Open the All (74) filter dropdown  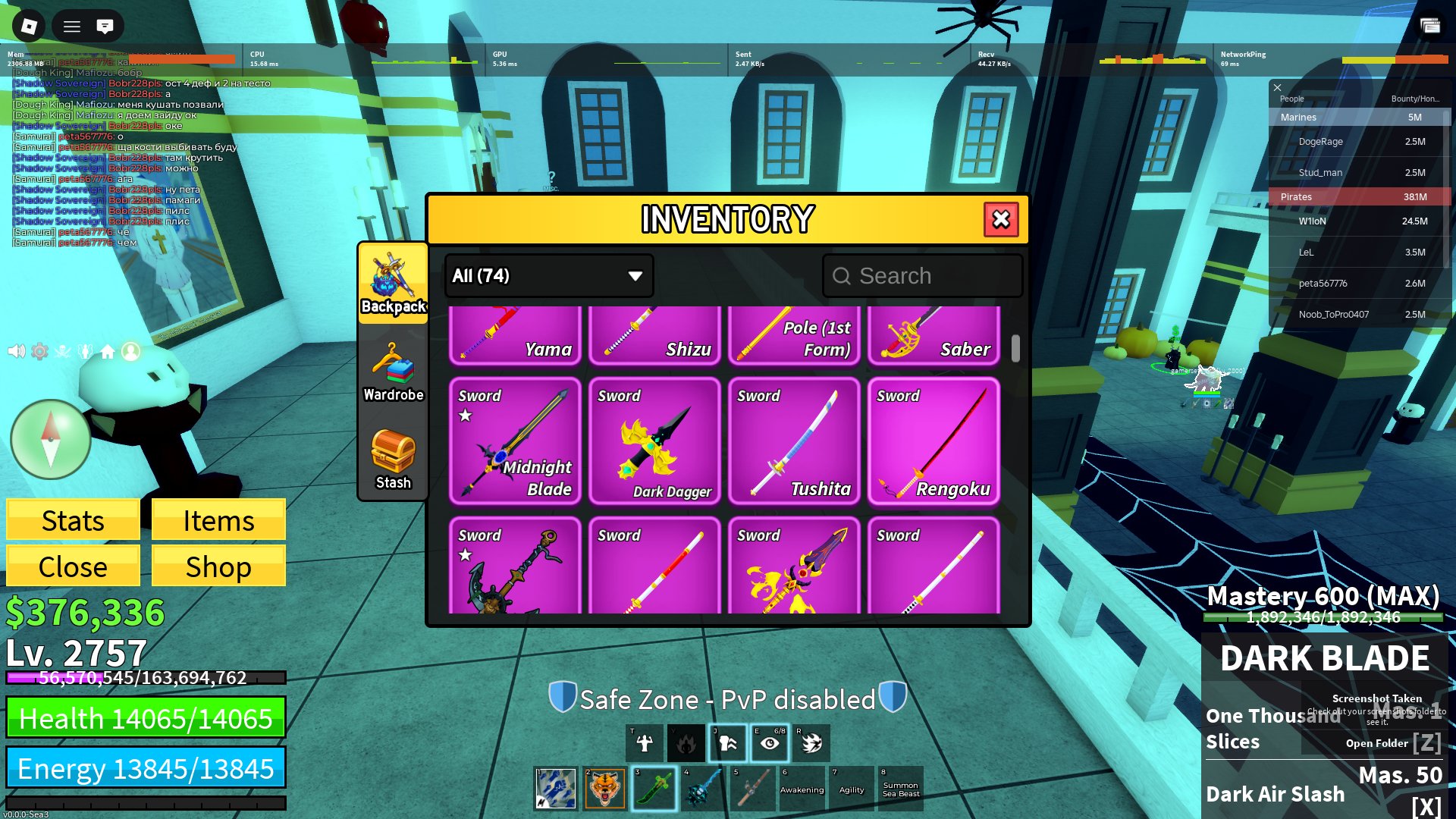pos(548,276)
